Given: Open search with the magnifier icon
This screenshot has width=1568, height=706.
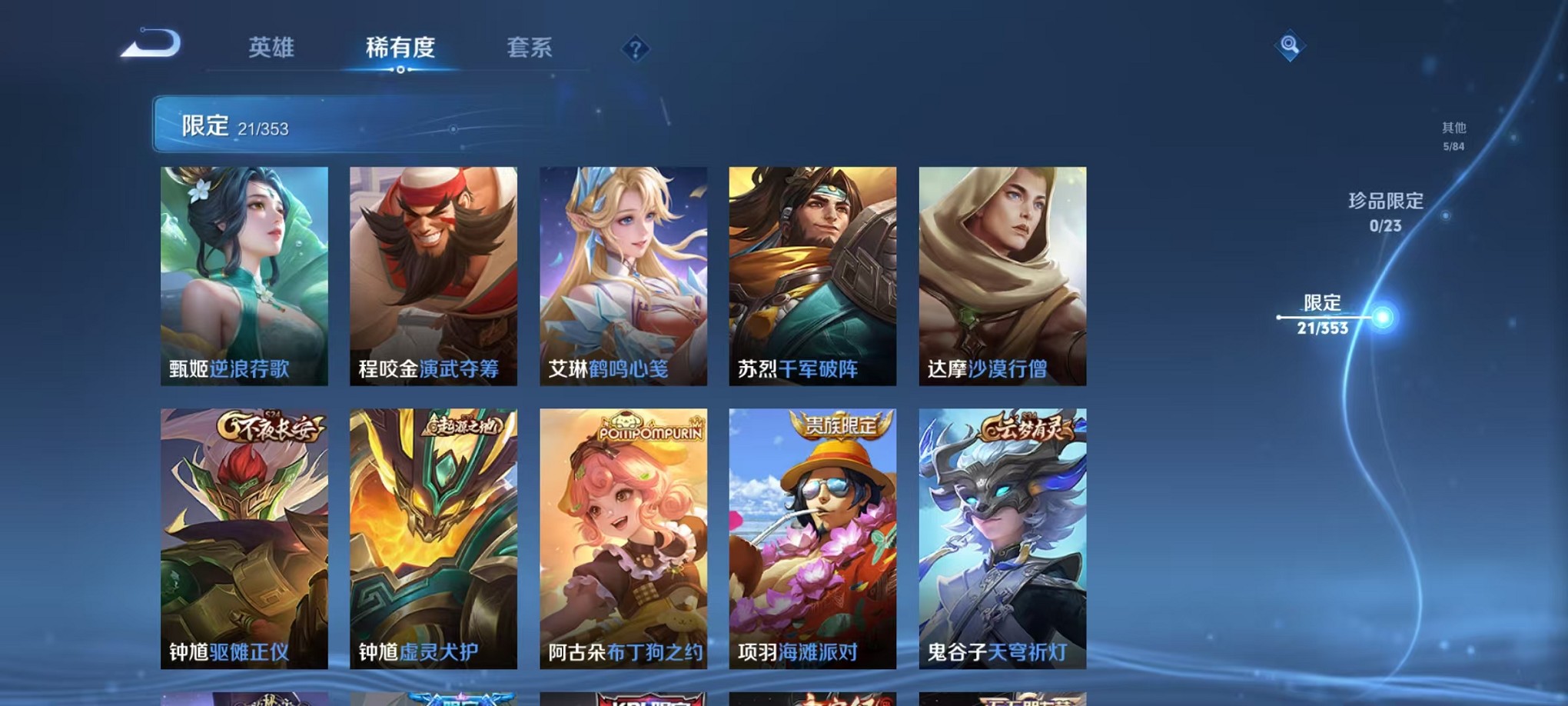Looking at the screenshot, I should [x=1291, y=44].
